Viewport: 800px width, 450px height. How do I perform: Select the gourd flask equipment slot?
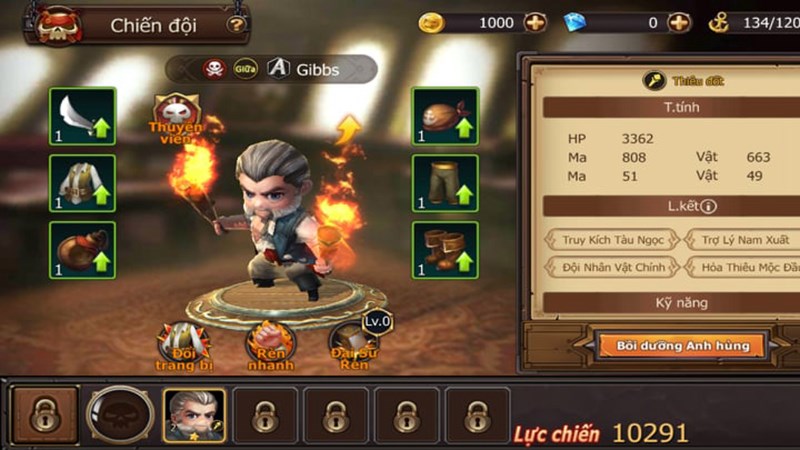click(82, 249)
